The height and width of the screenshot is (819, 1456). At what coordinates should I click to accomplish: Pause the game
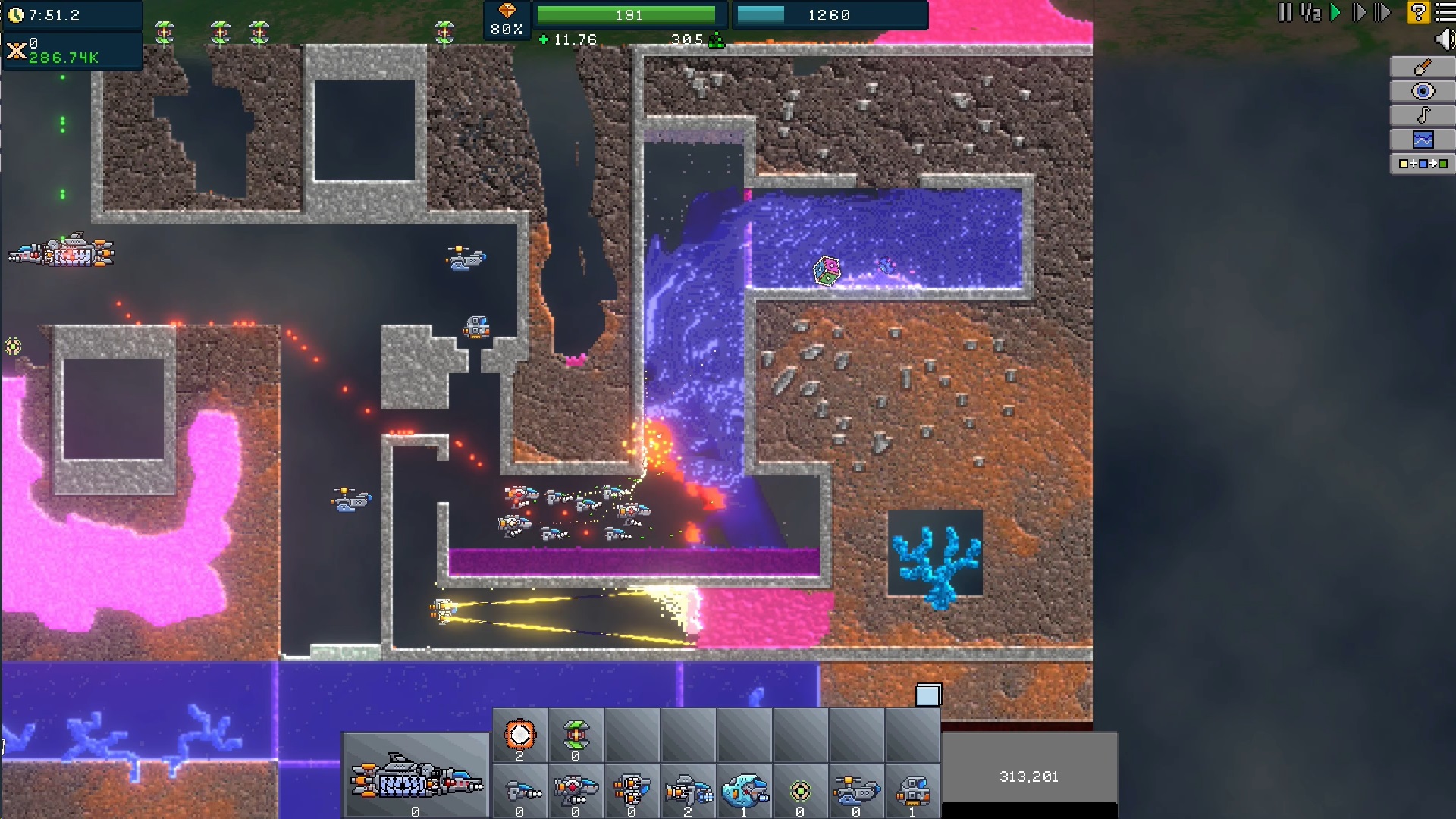point(1285,13)
